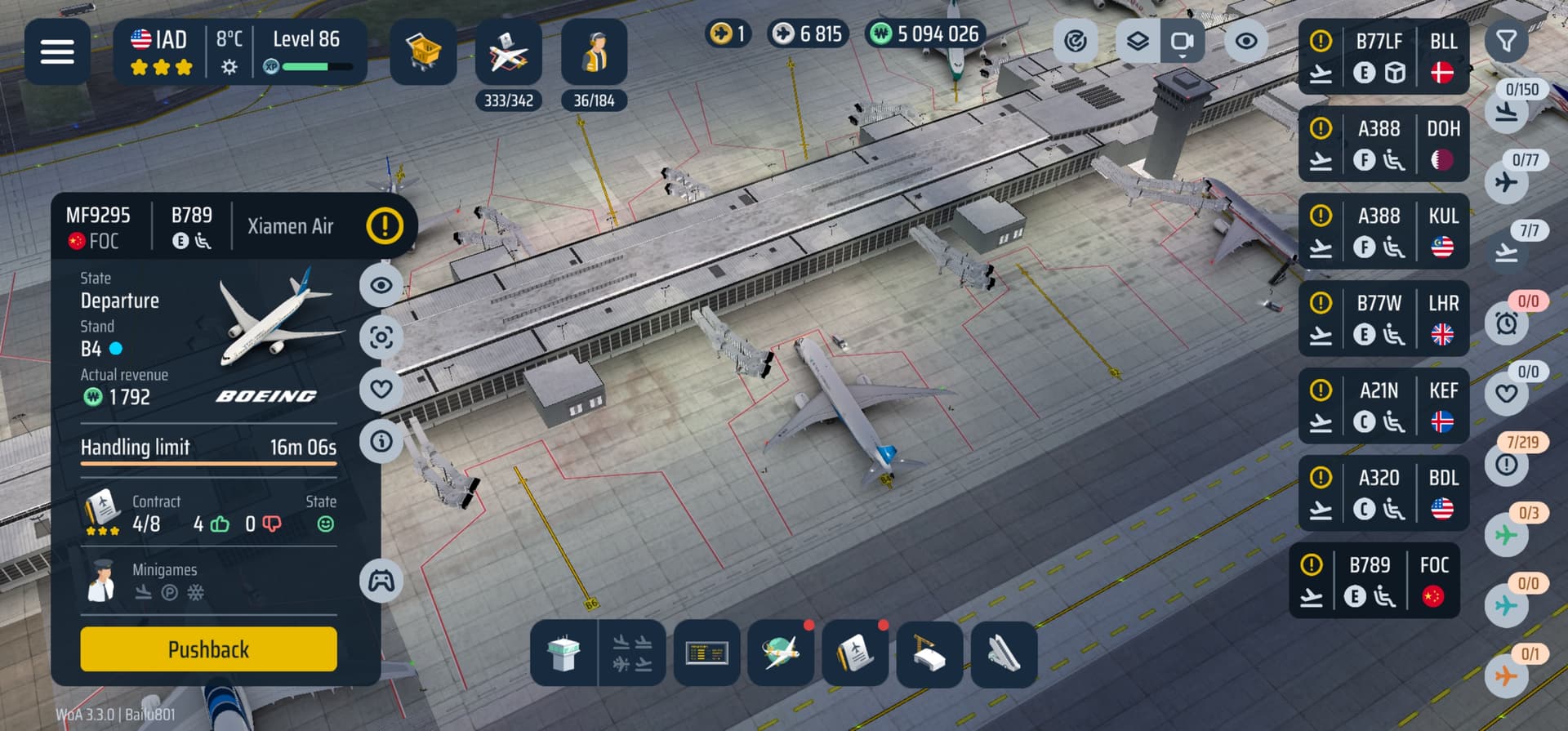Favorite this flight with the heart button
Image resolution: width=1568 pixels, height=731 pixels.
pos(381,389)
